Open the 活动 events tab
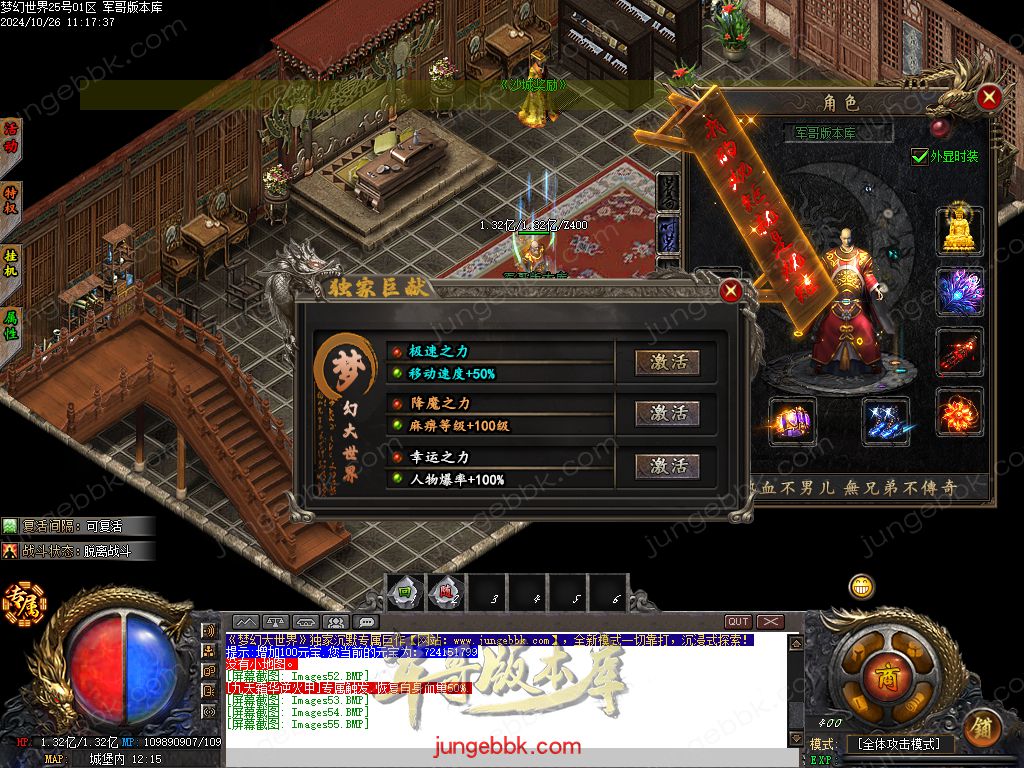Screen dimensions: 1024x768 tap(11, 137)
